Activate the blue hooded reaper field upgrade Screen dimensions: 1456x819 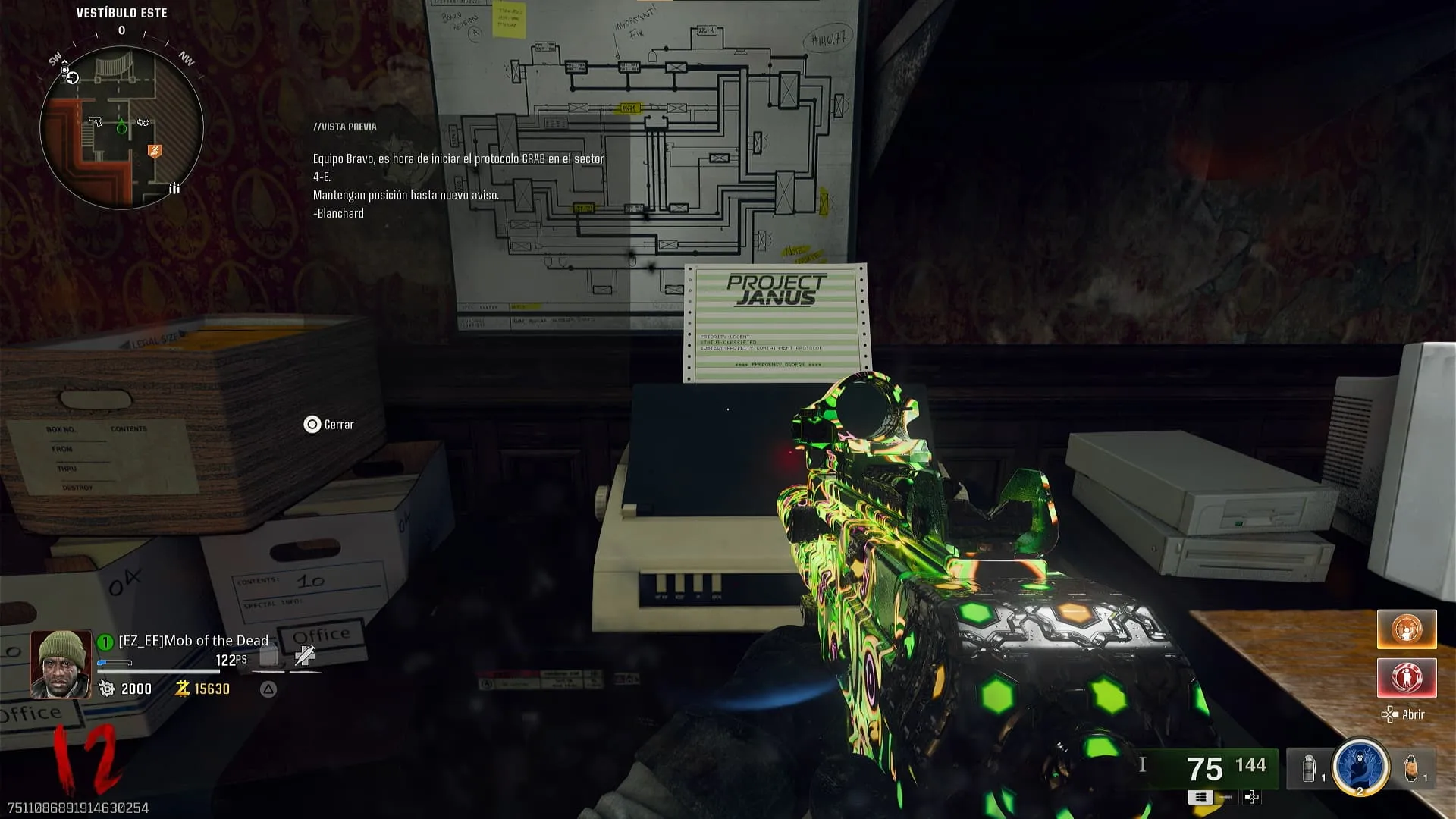click(1360, 767)
